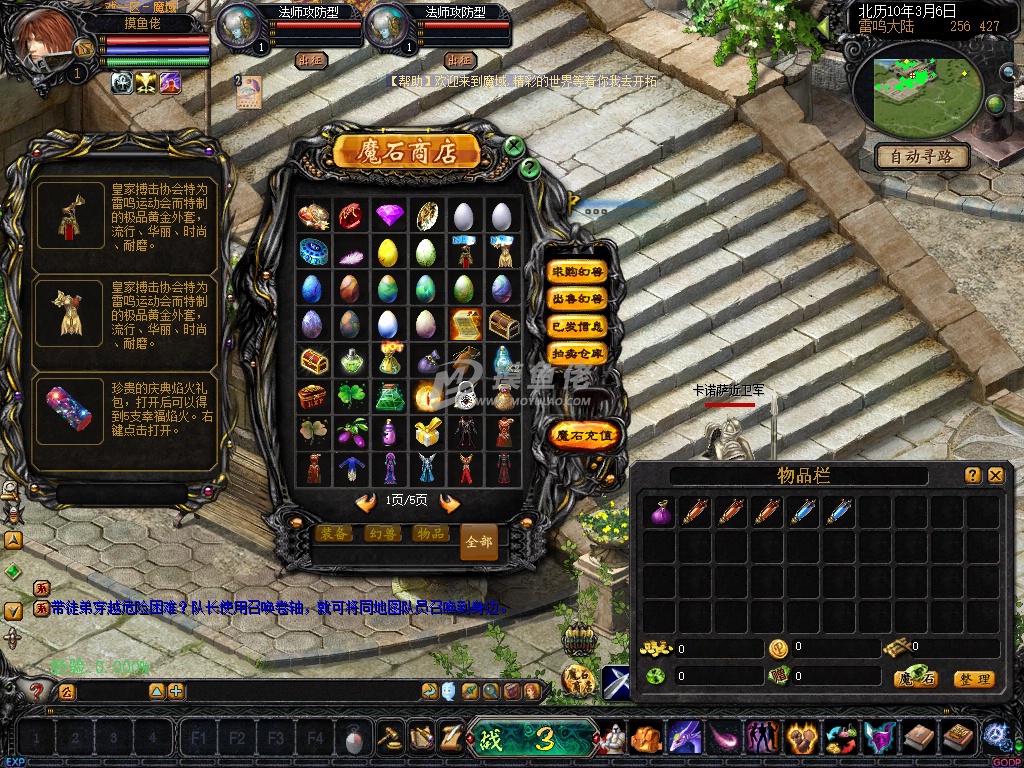This screenshot has height=768, width=1024.
Task: Open the 求购幻兽 panel
Action: [x=578, y=272]
